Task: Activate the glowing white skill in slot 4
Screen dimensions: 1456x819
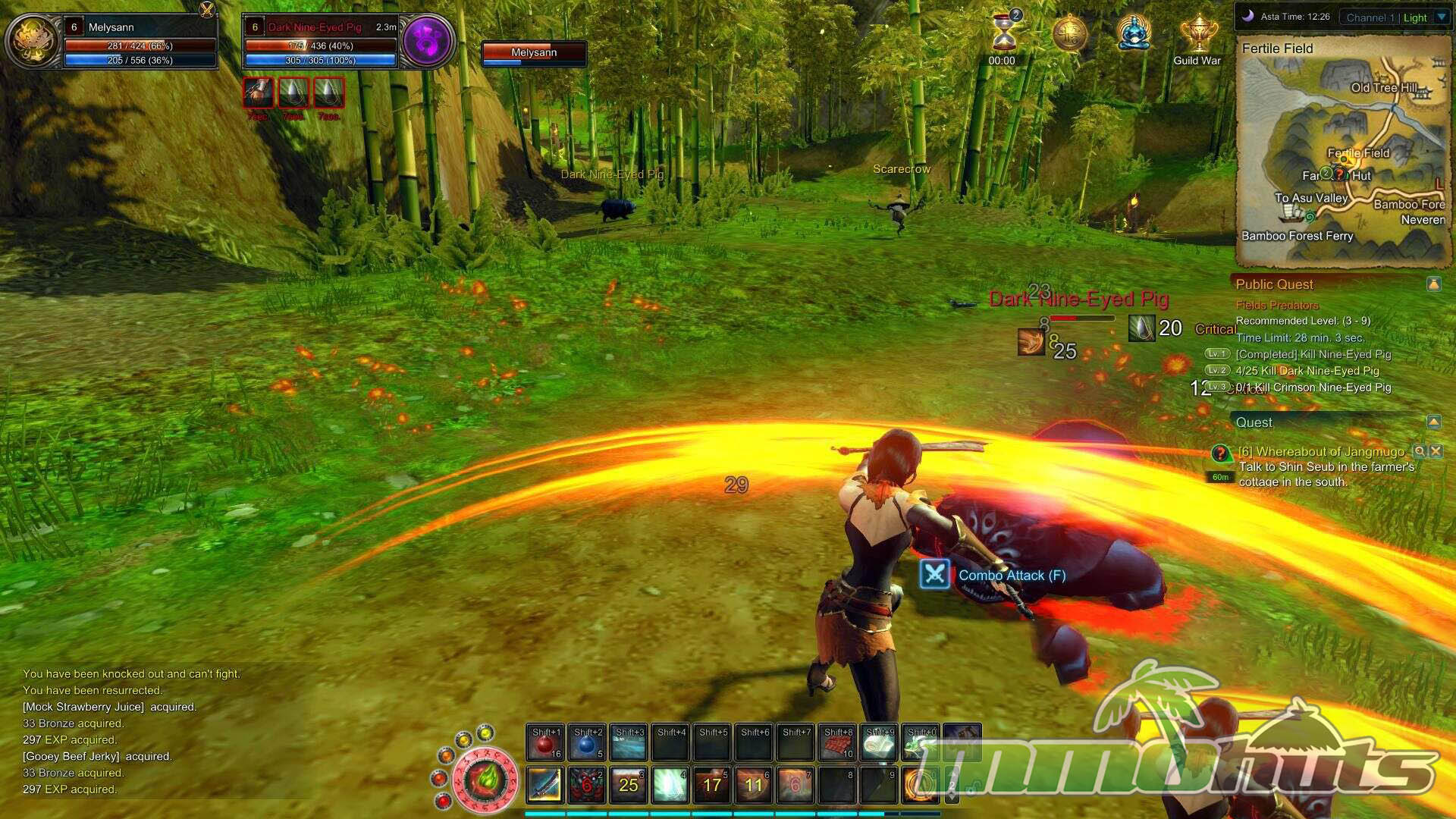Action: 670,785
